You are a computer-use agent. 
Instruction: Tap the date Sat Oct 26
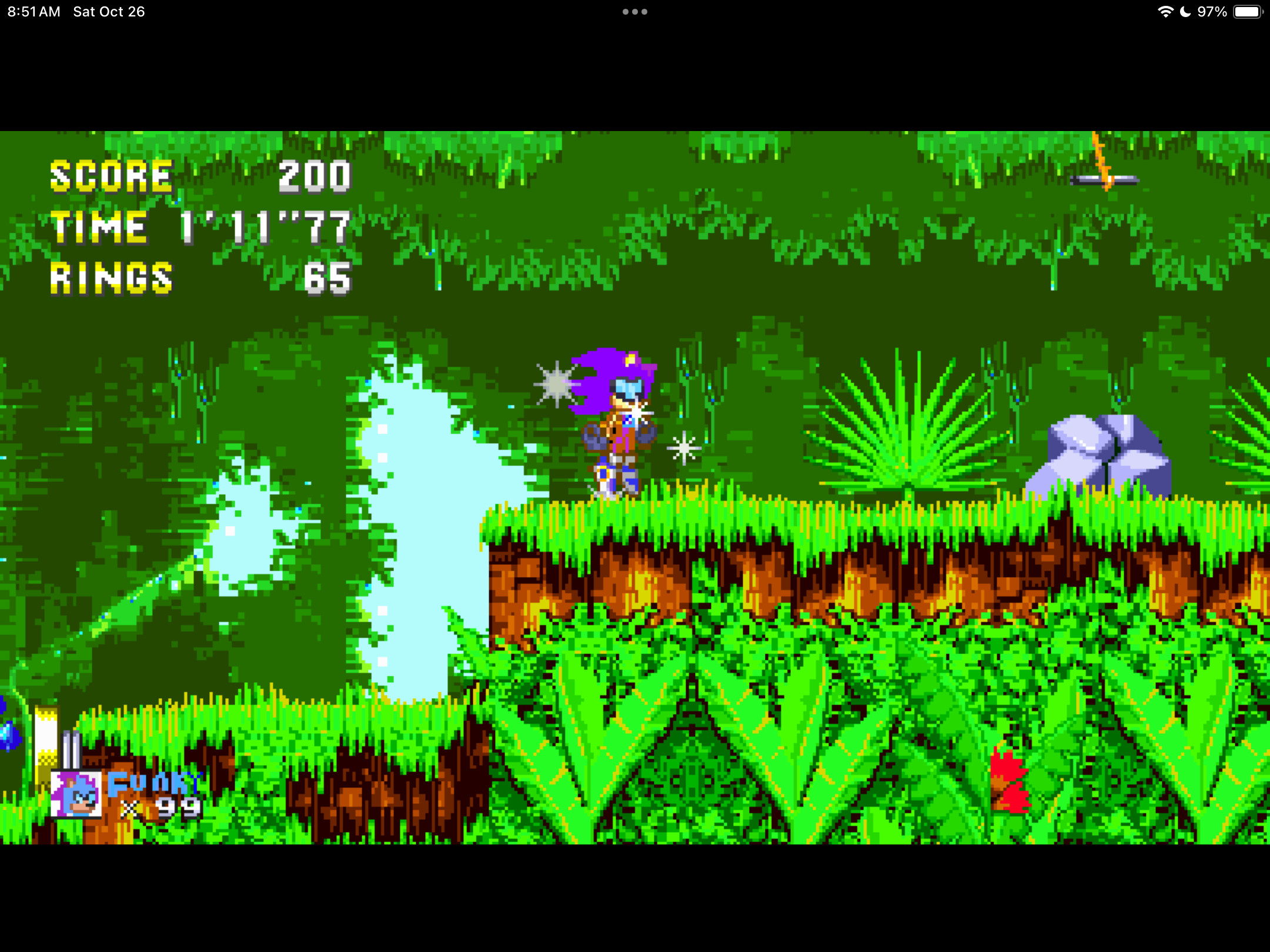109,11
